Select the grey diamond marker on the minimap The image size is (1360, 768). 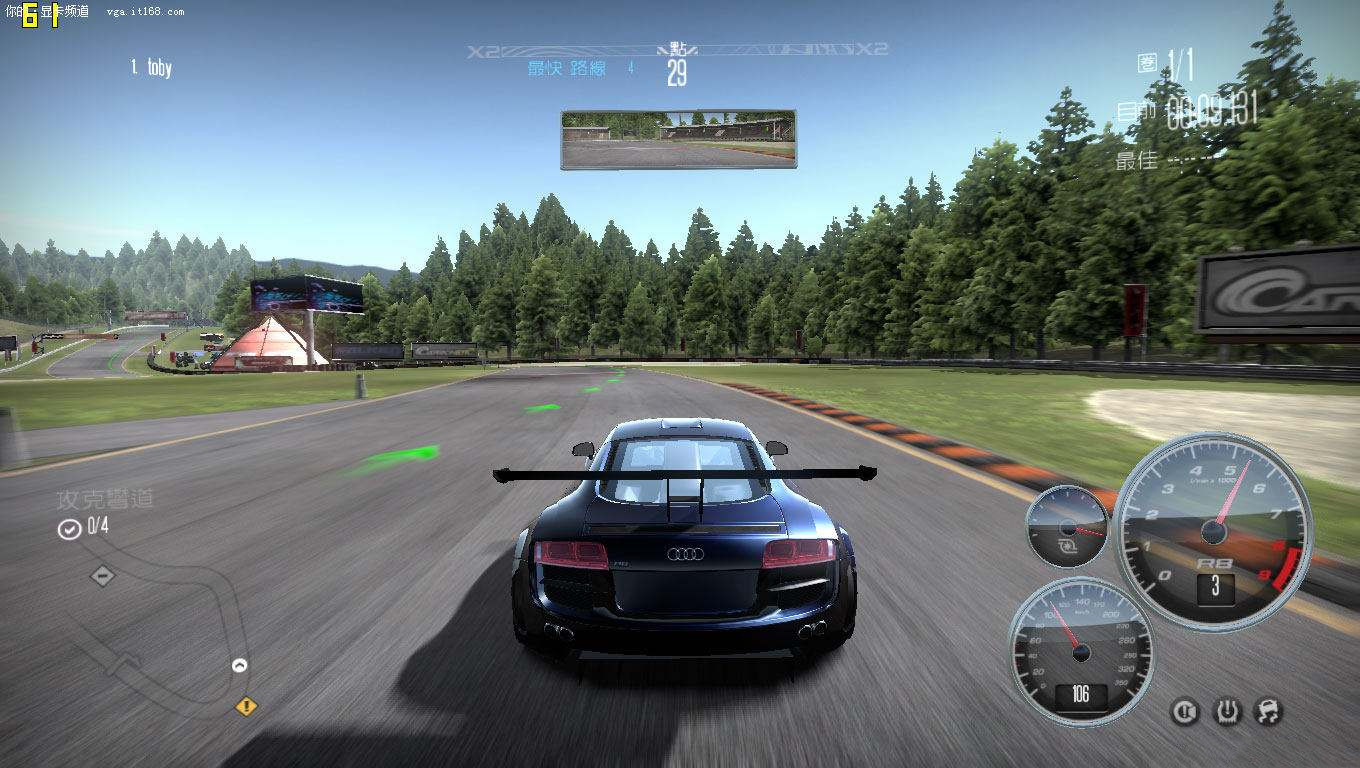tap(102, 576)
